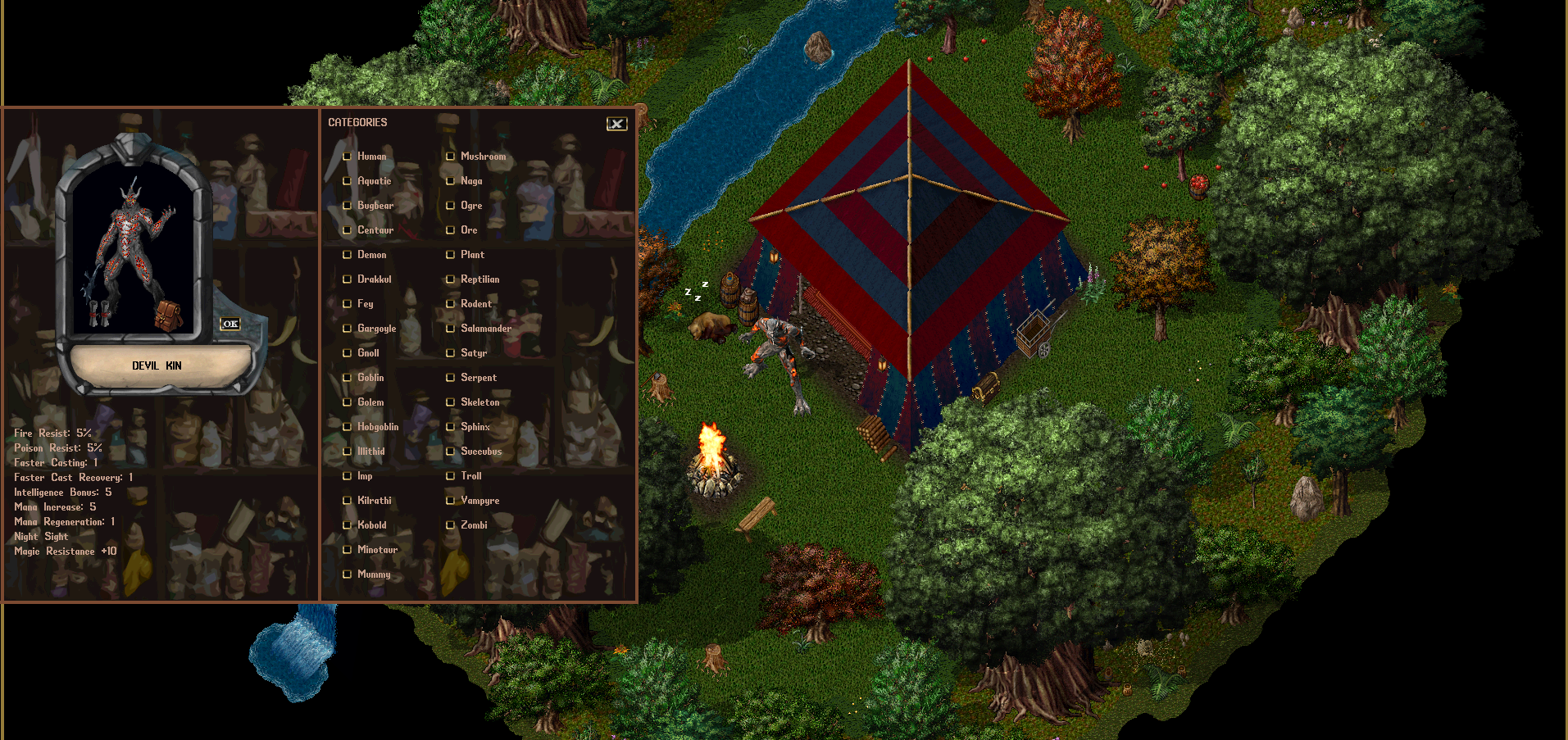
Task: Select the Reptilian category
Action: pos(451,279)
